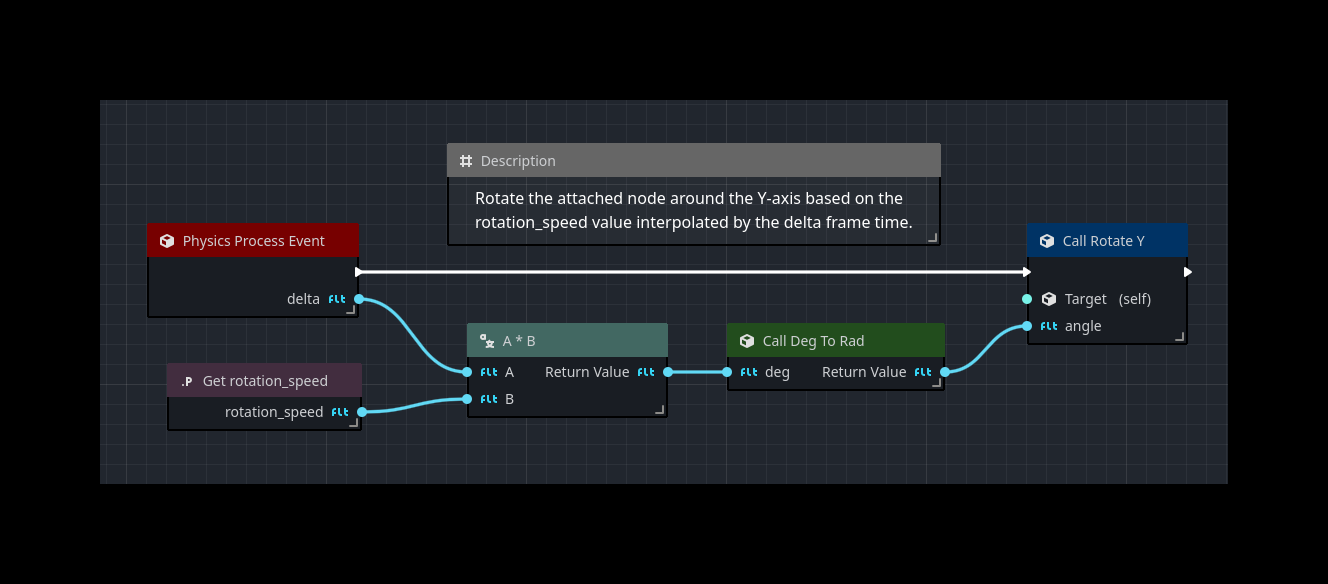Click the rotation_speed output port
The image size is (1328, 584).
point(362,412)
